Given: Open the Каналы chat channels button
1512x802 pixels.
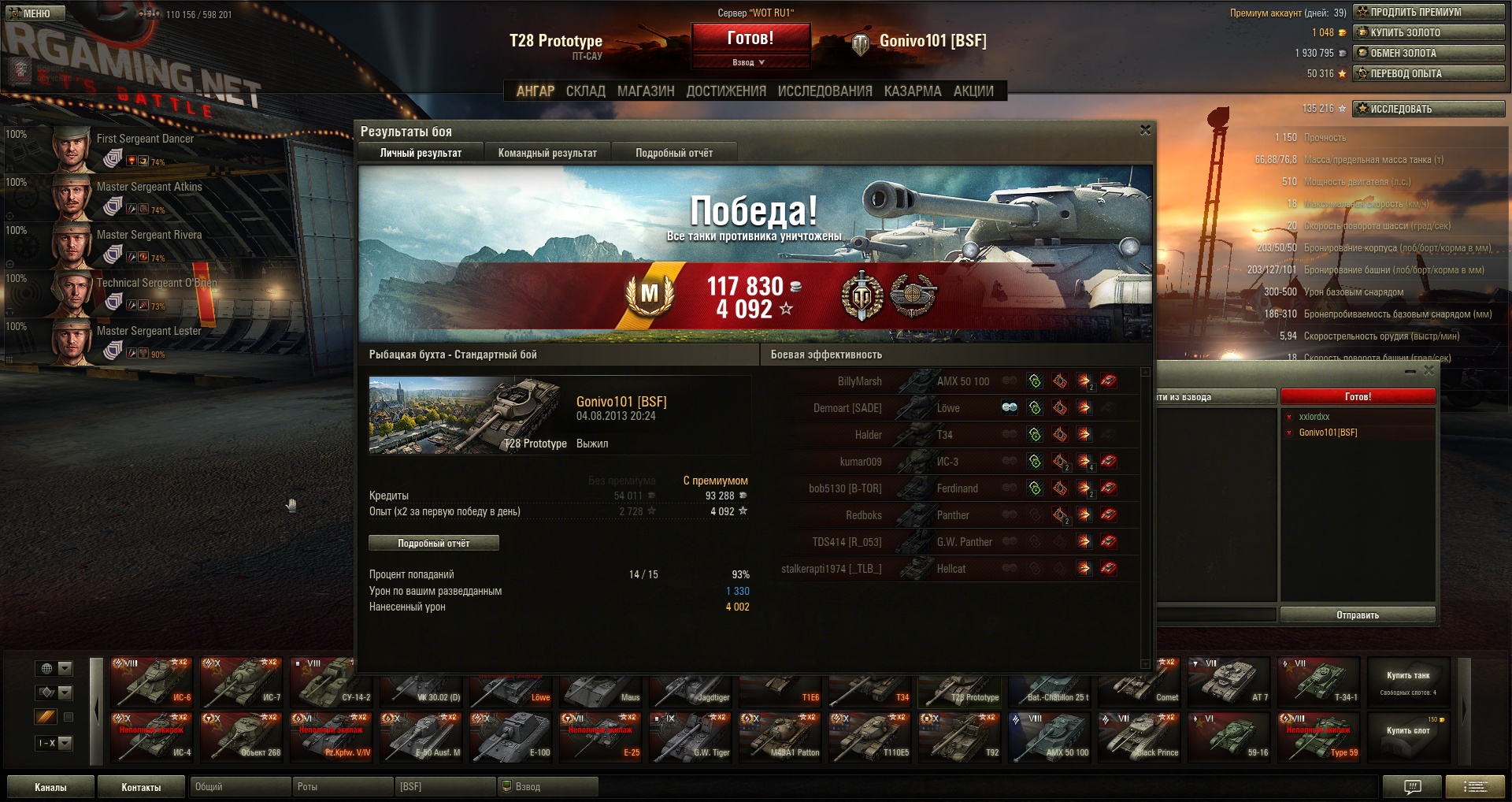Looking at the screenshot, I should pyautogui.click(x=50, y=787).
